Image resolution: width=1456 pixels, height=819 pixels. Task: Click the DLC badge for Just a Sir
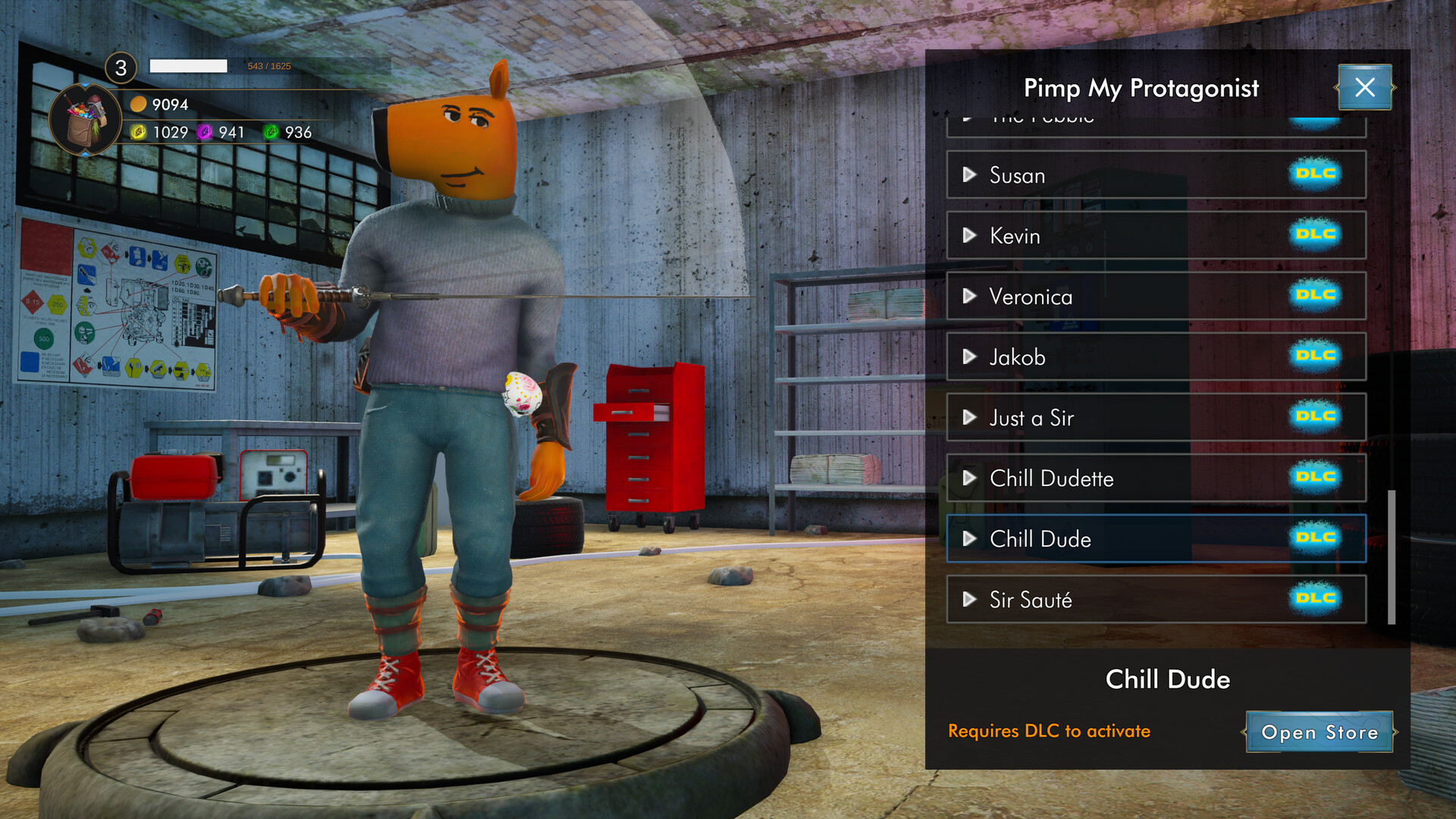(1316, 417)
